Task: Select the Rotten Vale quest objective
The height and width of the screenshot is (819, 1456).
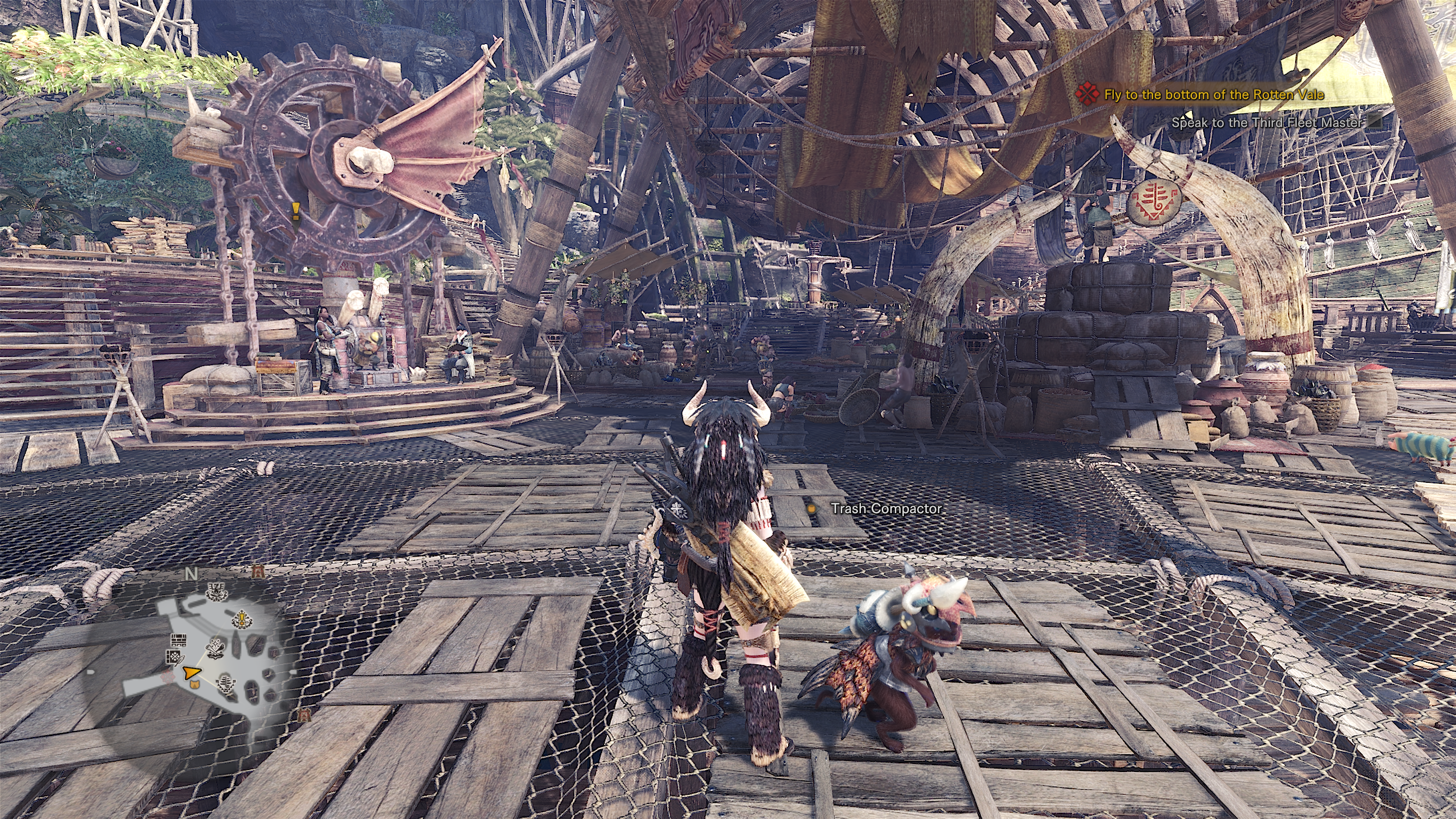Action: point(1213,95)
